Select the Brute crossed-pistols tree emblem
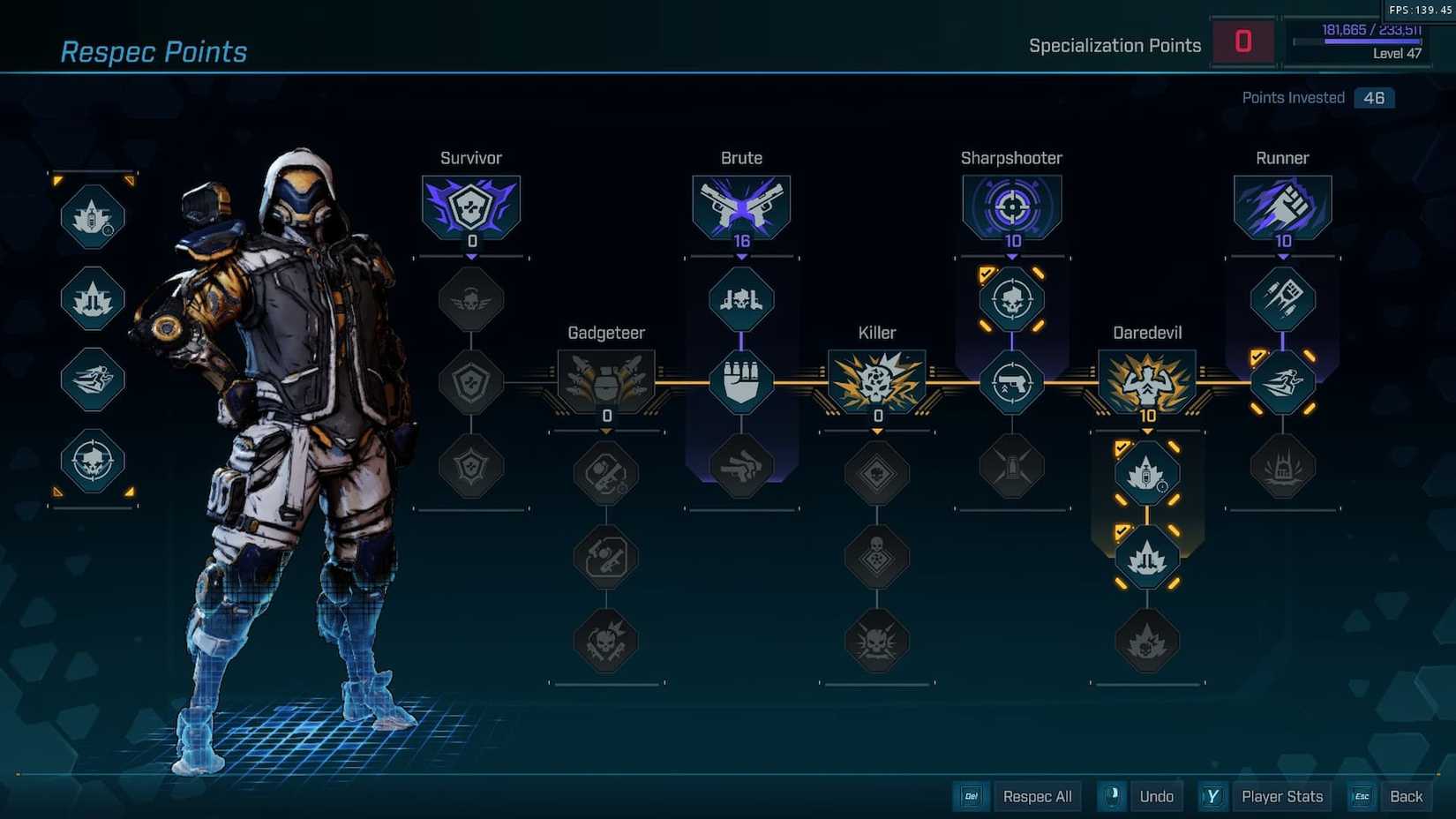The height and width of the screenshot is (819, 1456). pos(741,205)
